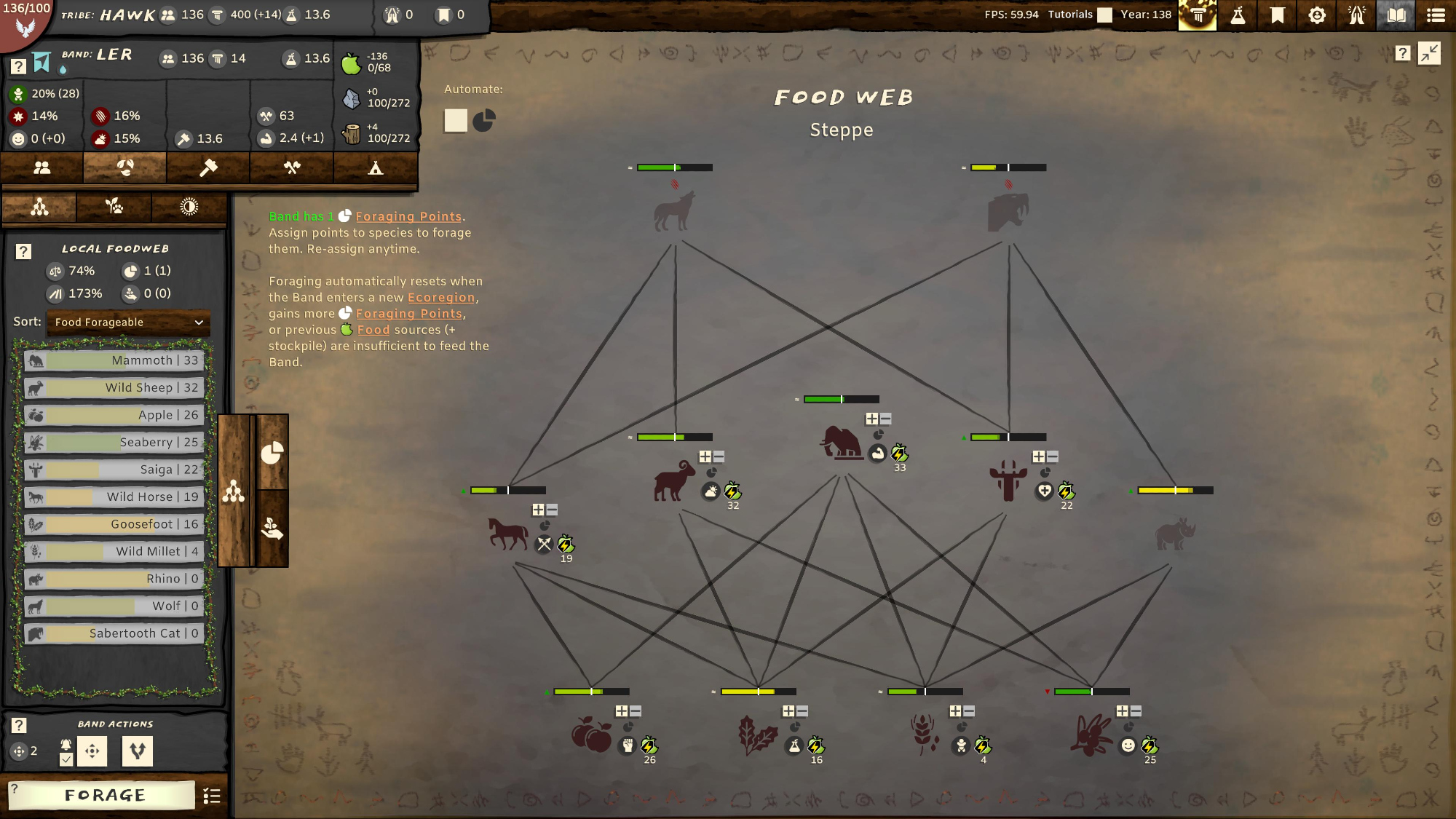
Task: Open the tent camp tab
Action: pyautogui.click(x=375, y=168)
